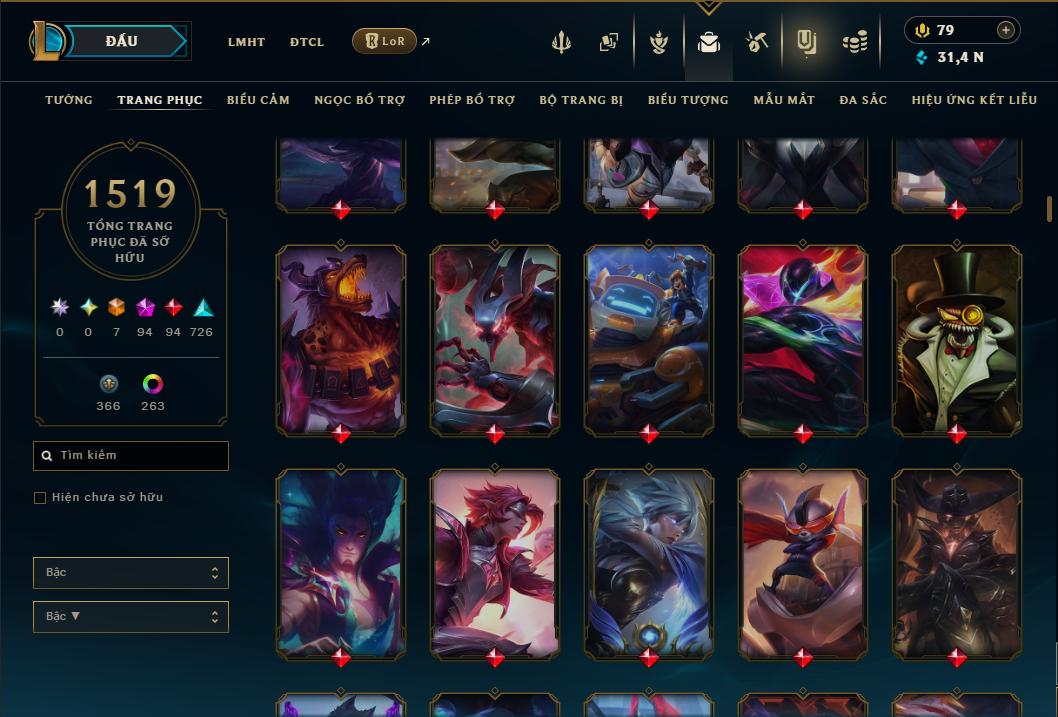Open the store coin stack icon

coord(854,42)
